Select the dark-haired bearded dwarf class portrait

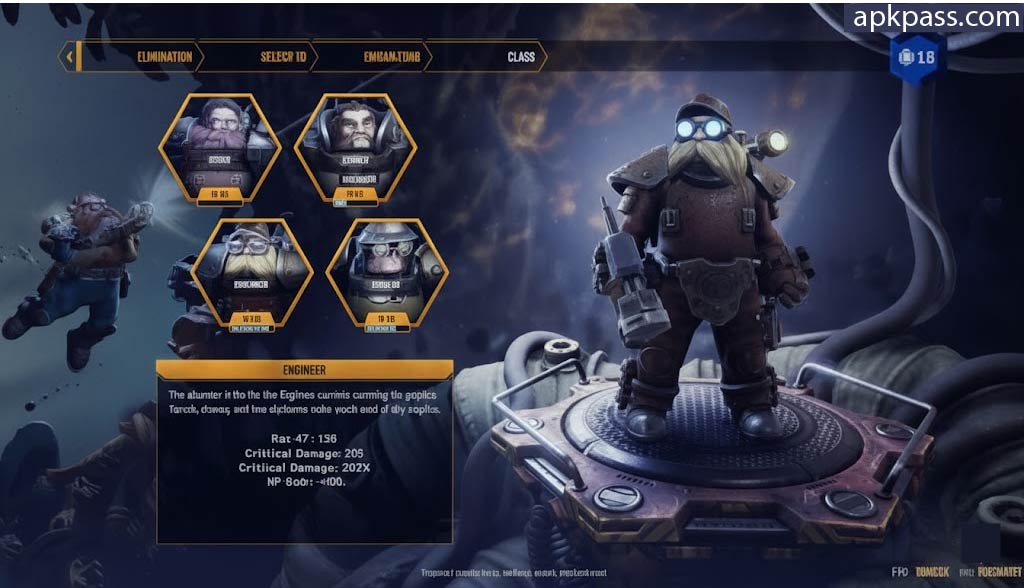tap(356, 147)
